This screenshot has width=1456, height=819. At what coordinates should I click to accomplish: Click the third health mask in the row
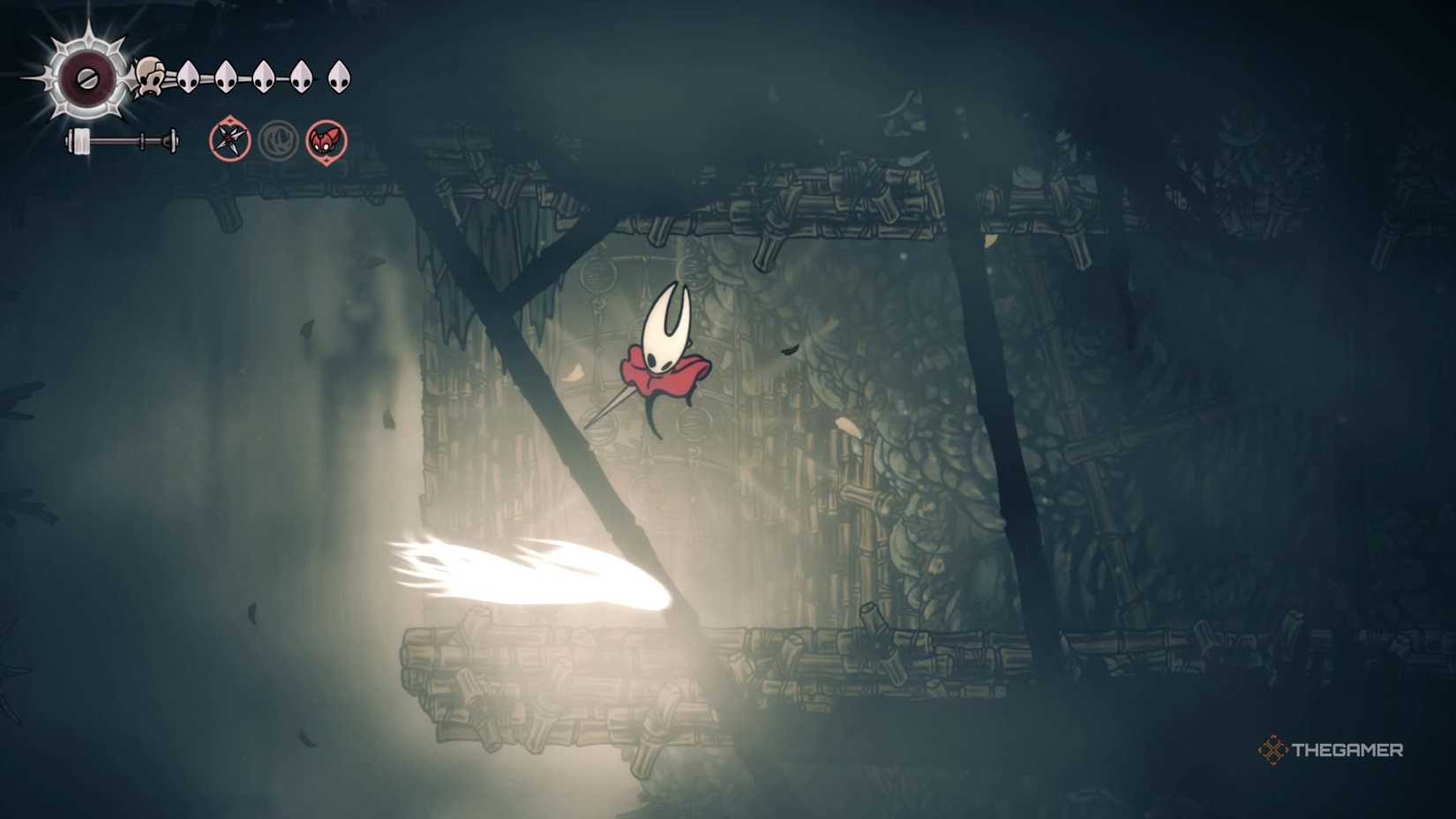pyautogui.click(x=262, y=76)
